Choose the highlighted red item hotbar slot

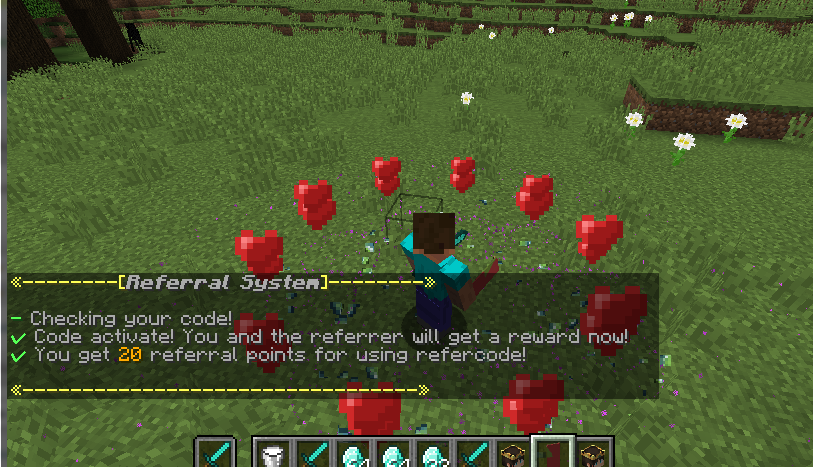click(x=552, y=453)
